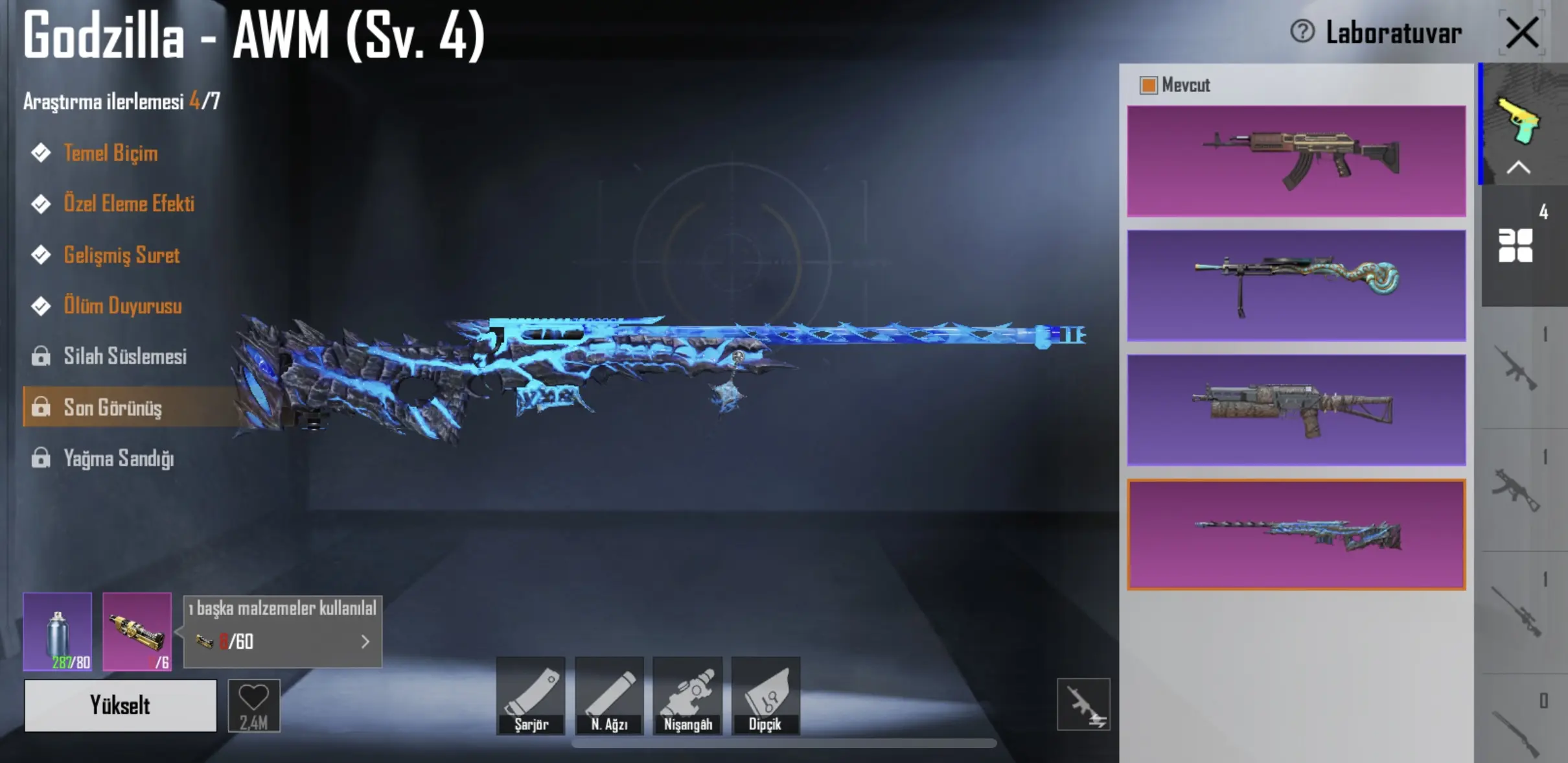This screenshot has height=763, width=1568.
Task: Click the Yükselt upgrade button
Action: coord(121,705)
